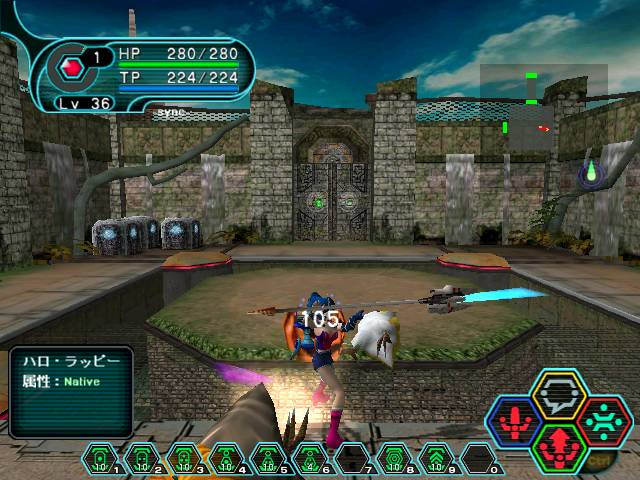Choose quick slot number 4
This screenshot has width=640, height=480.
click(226, 460)
